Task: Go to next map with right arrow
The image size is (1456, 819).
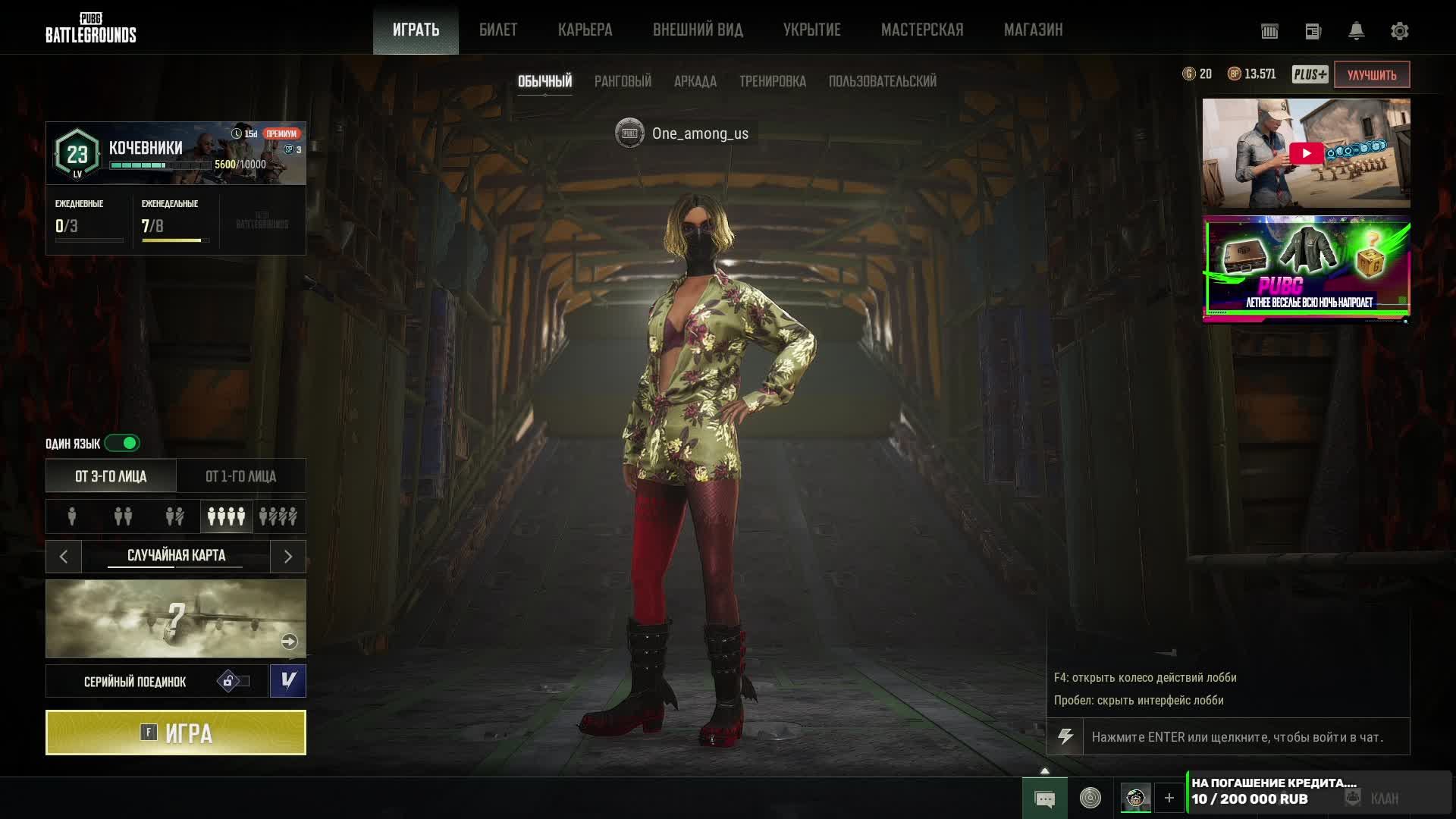Action: 288,557
